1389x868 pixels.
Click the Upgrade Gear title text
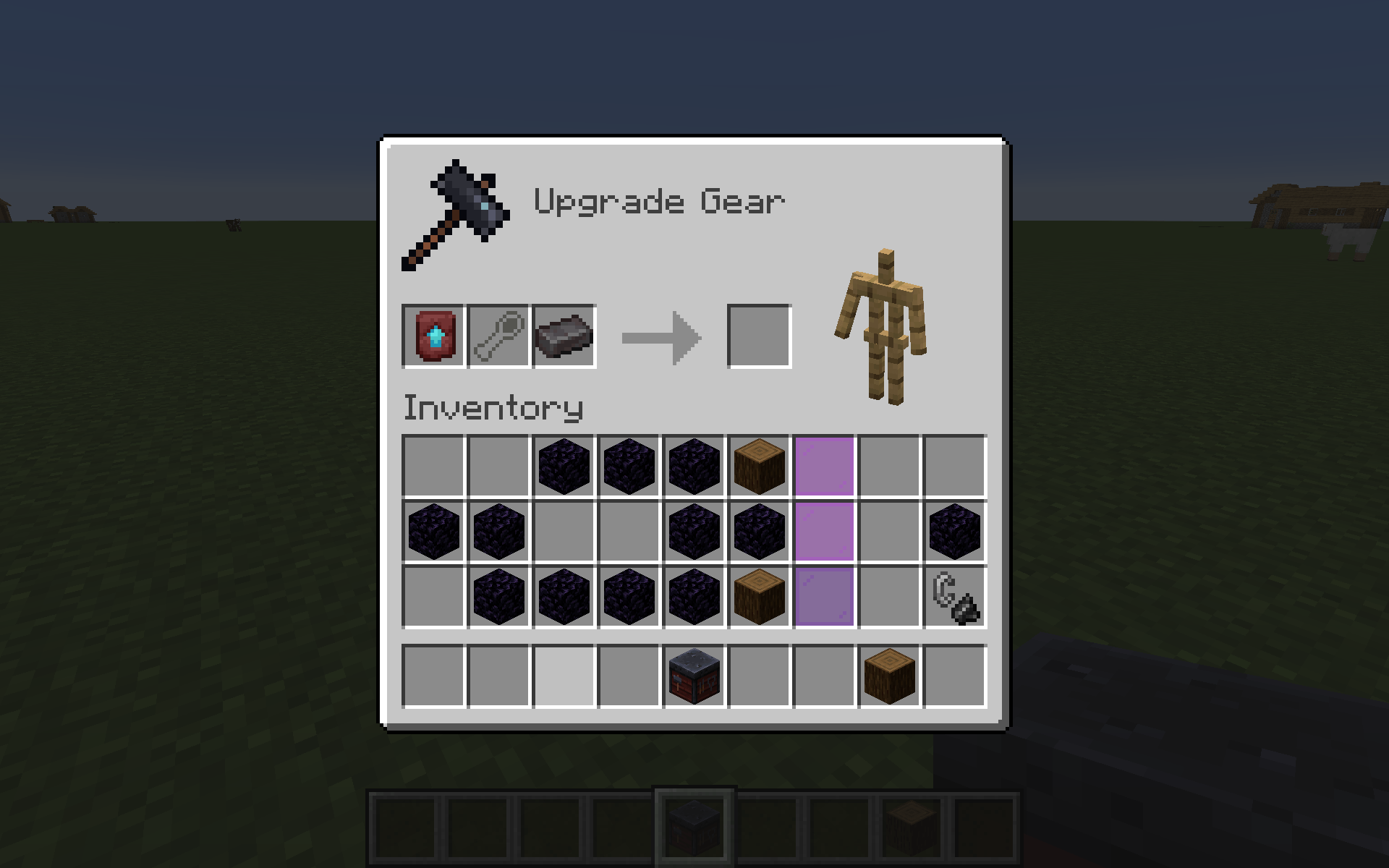coord(658,203)
